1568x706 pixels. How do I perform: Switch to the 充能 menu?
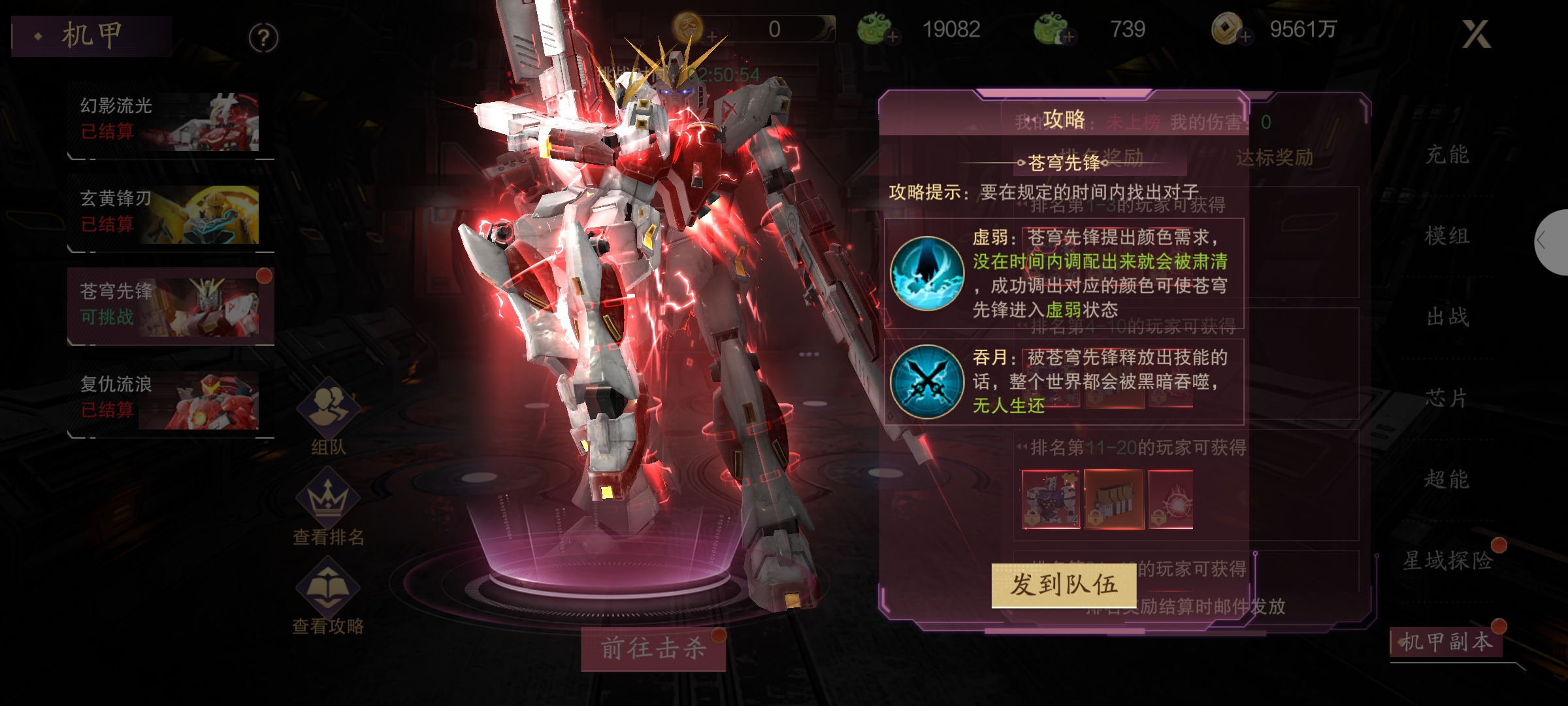click(1446, 155)
